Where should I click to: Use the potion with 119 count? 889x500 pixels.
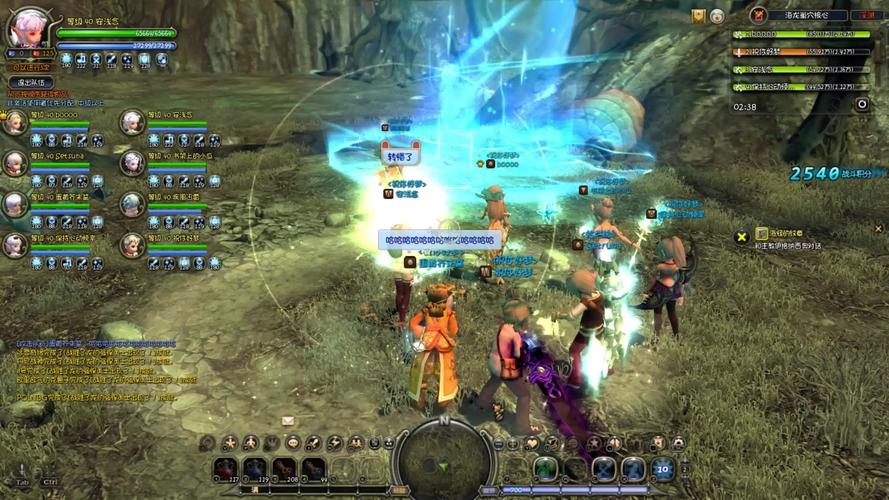pos(255,468)
